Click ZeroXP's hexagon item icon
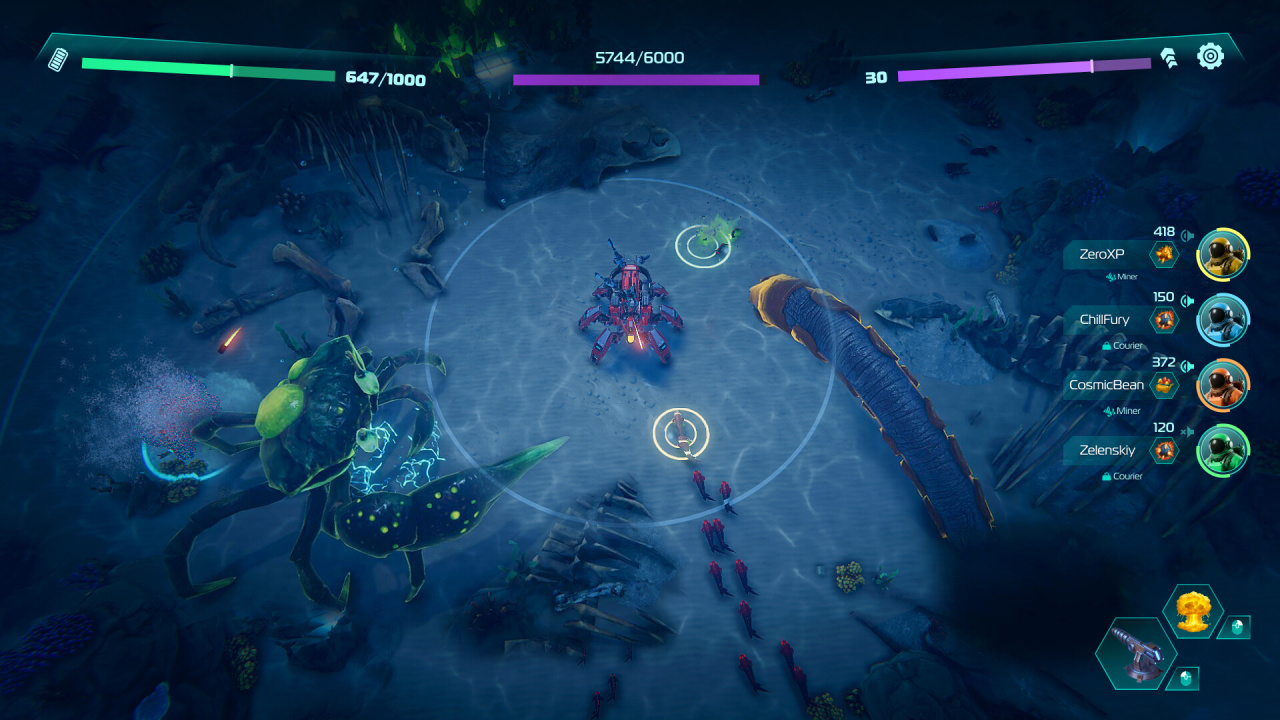Viewport: 1280px width, 720px height. coord(1164,255)
